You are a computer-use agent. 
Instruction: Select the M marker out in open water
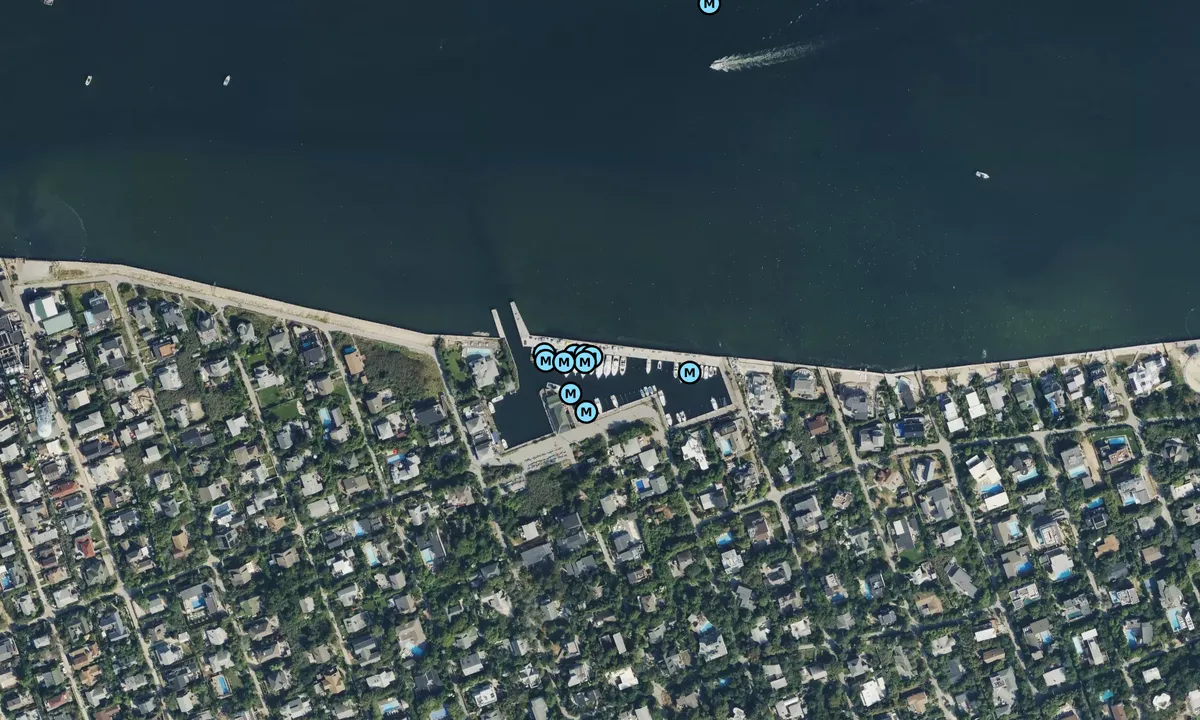(x=709, y=5)
